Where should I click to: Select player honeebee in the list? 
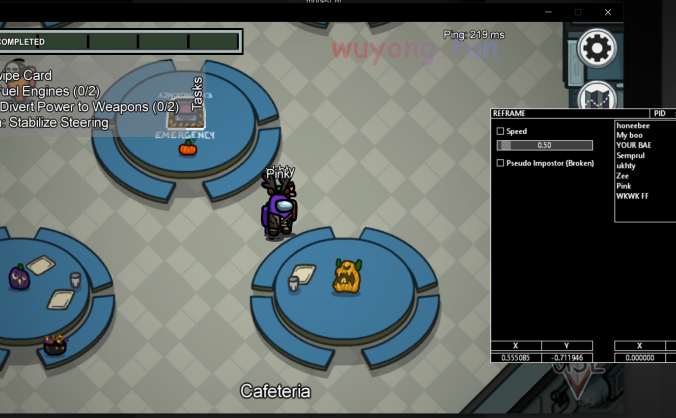(x=633, y=125)
